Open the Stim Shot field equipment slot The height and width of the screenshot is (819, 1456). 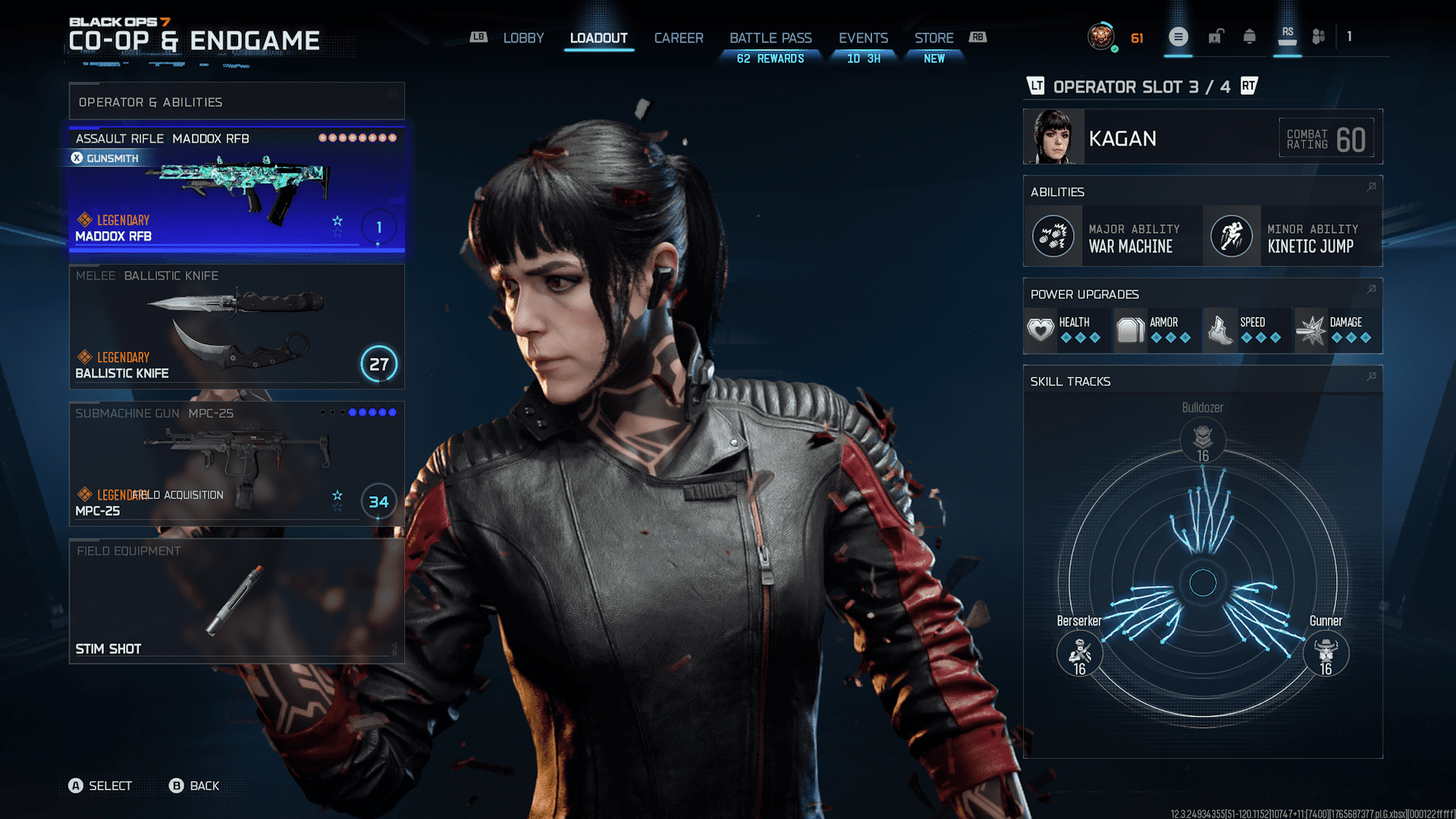[x=237, y=601]
